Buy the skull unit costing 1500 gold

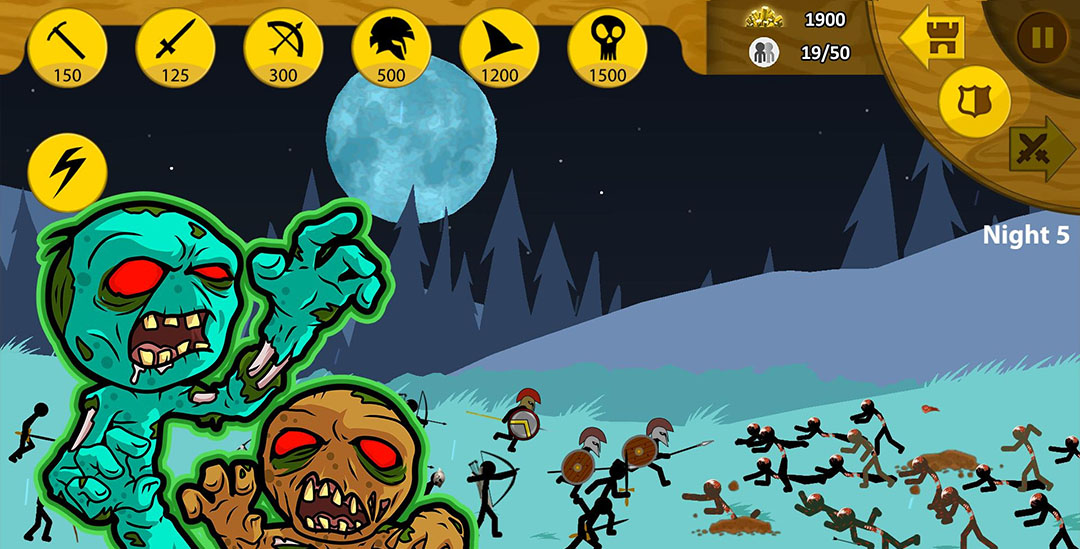point(607,47)
